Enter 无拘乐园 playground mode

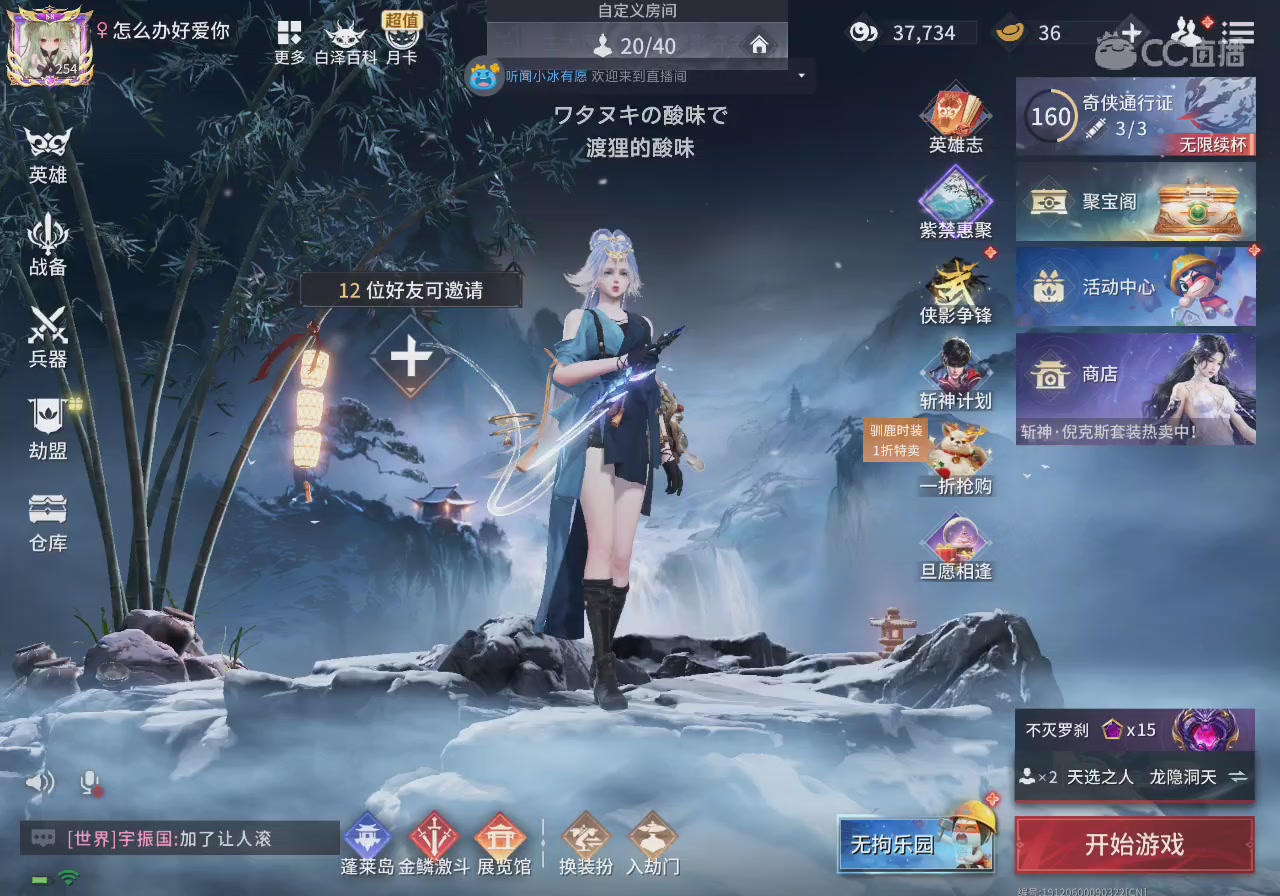tap(915, 845)
